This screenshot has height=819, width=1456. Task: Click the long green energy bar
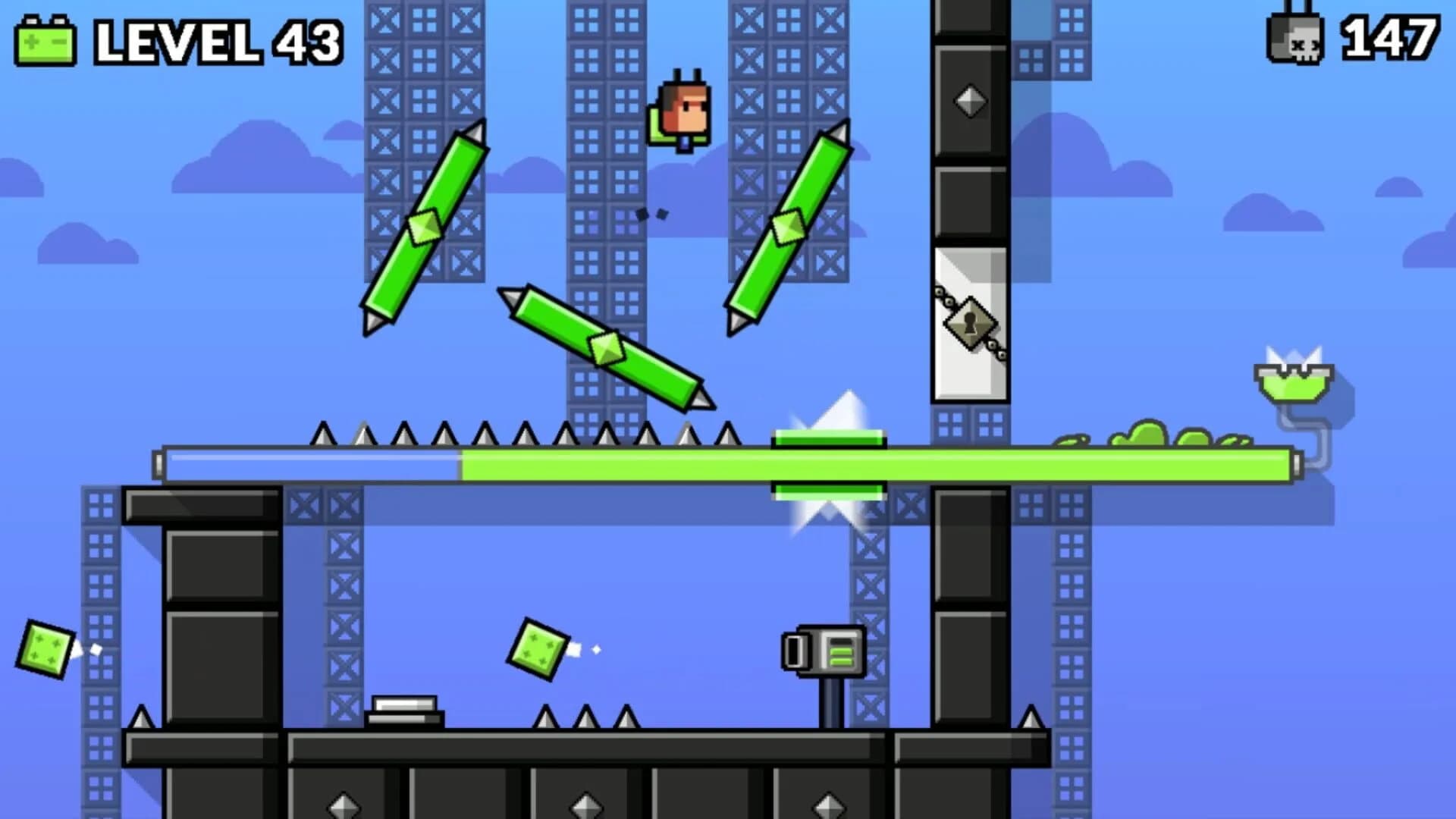728,460
